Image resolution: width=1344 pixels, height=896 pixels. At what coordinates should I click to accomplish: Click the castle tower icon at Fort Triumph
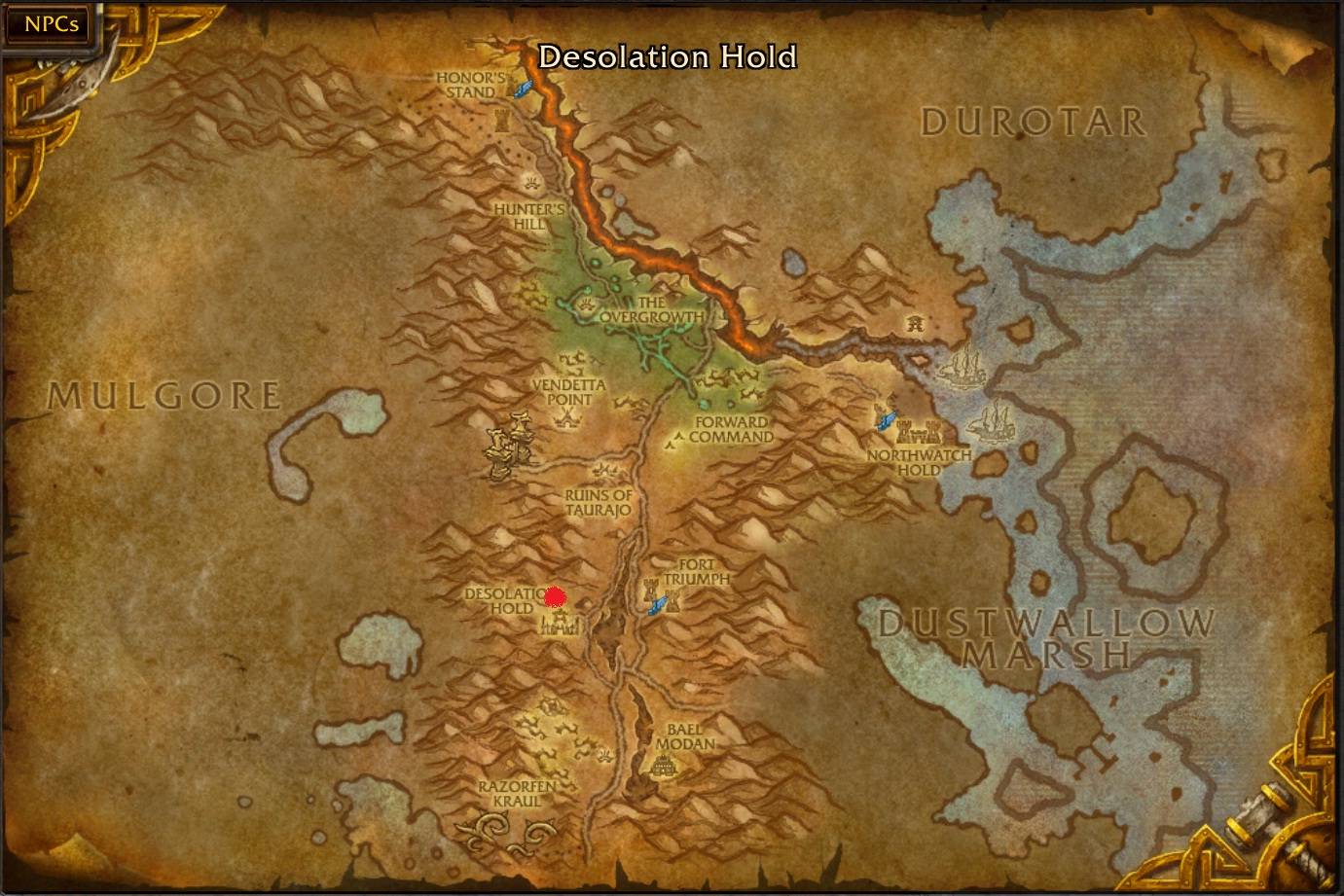point(651,590)
